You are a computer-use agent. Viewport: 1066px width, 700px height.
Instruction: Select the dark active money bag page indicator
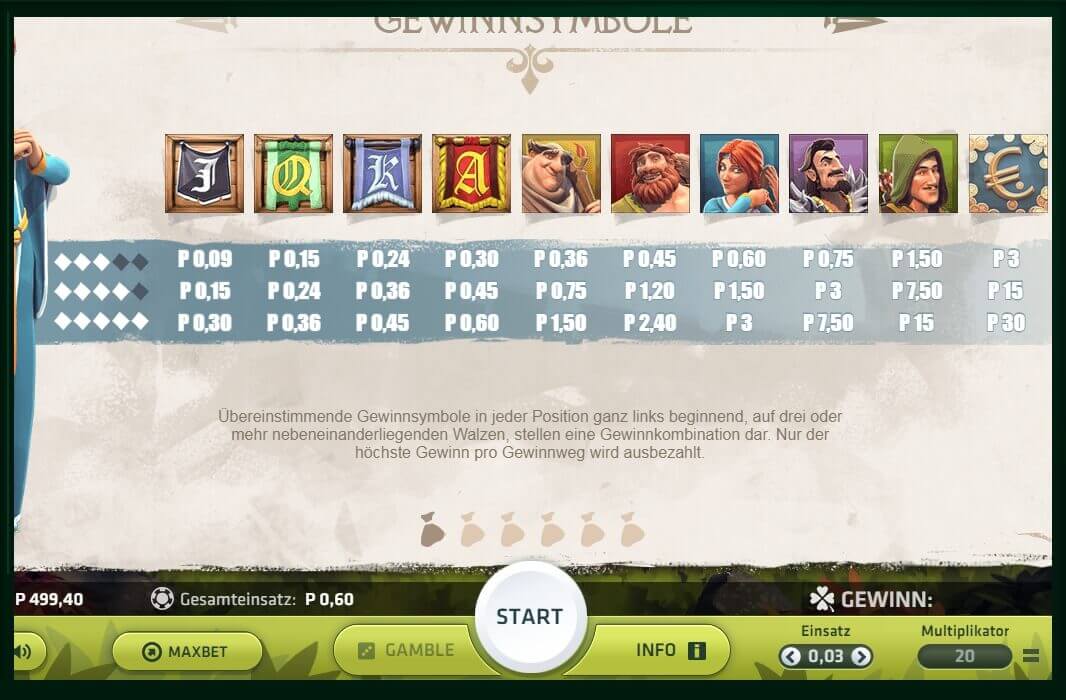coord(432,530)
